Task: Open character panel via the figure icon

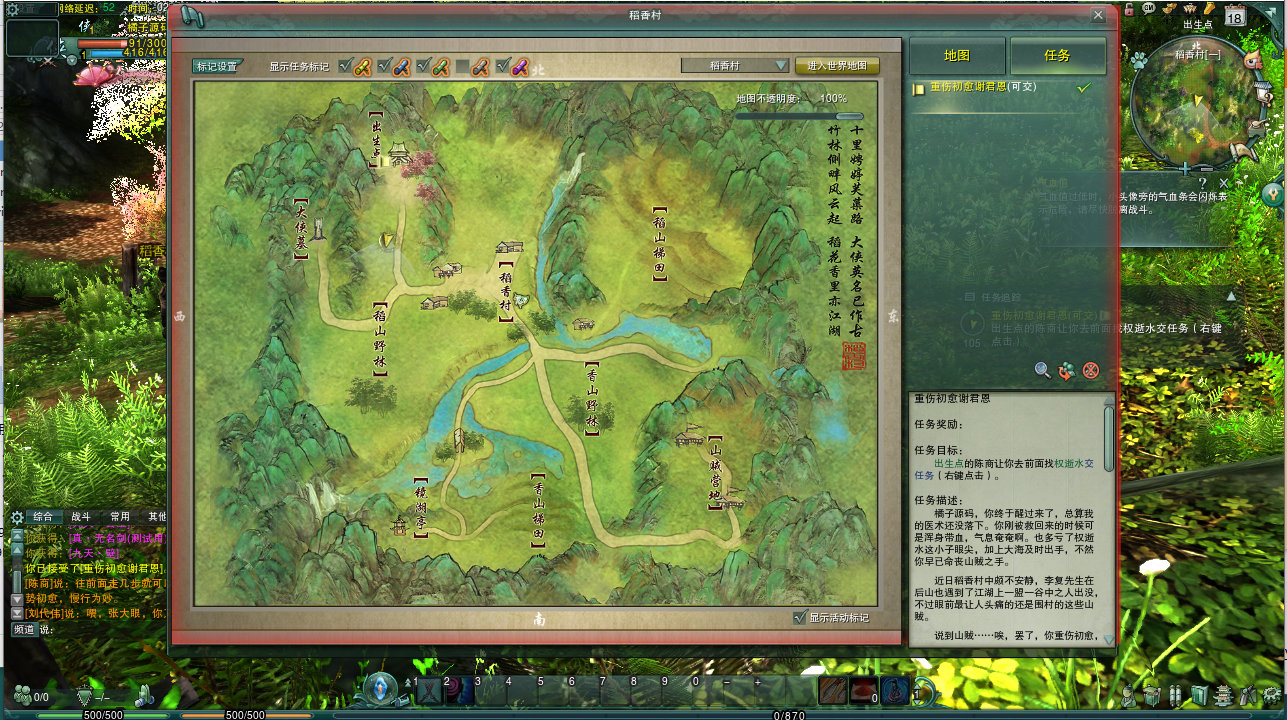Action: (x=1129, y=695)
